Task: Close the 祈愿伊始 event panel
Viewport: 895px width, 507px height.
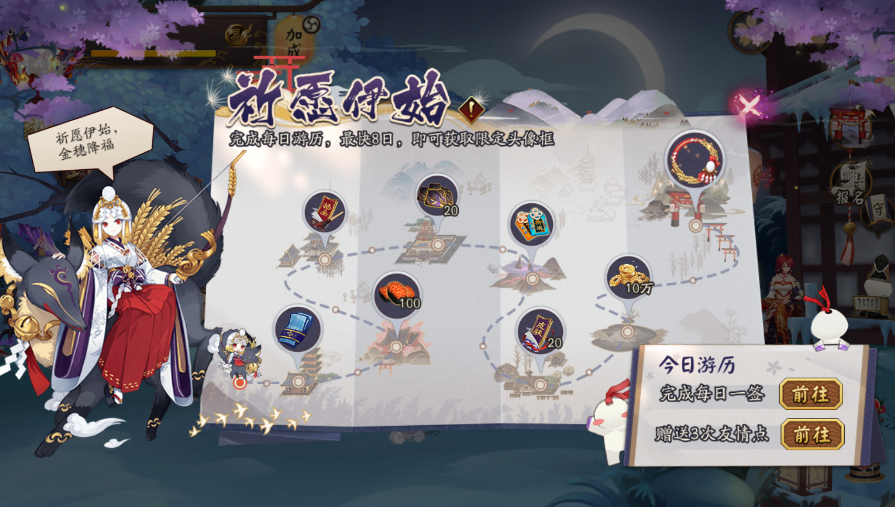Action: [x=749, y=105]
